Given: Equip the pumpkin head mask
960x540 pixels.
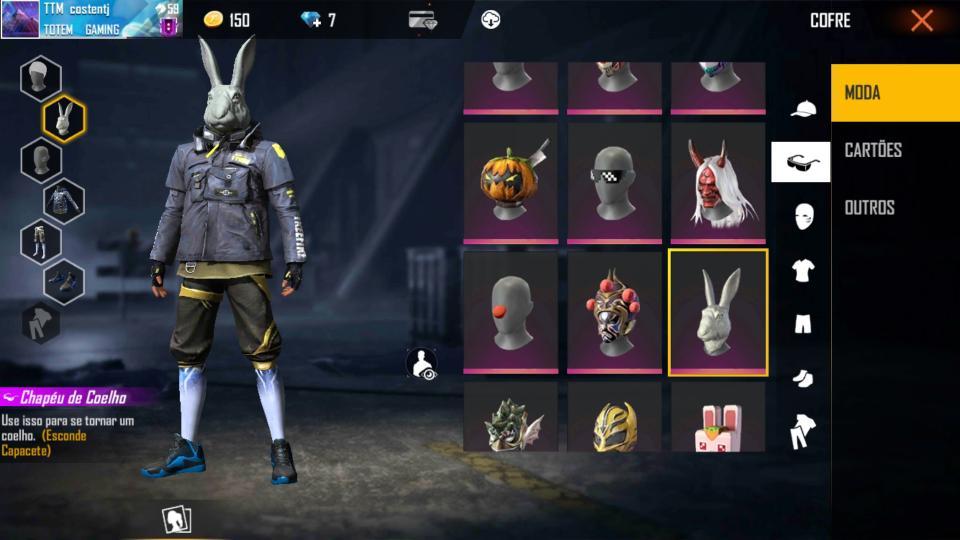Looking at the screenshot, I should pyautogui.click(x=511, y=182).
